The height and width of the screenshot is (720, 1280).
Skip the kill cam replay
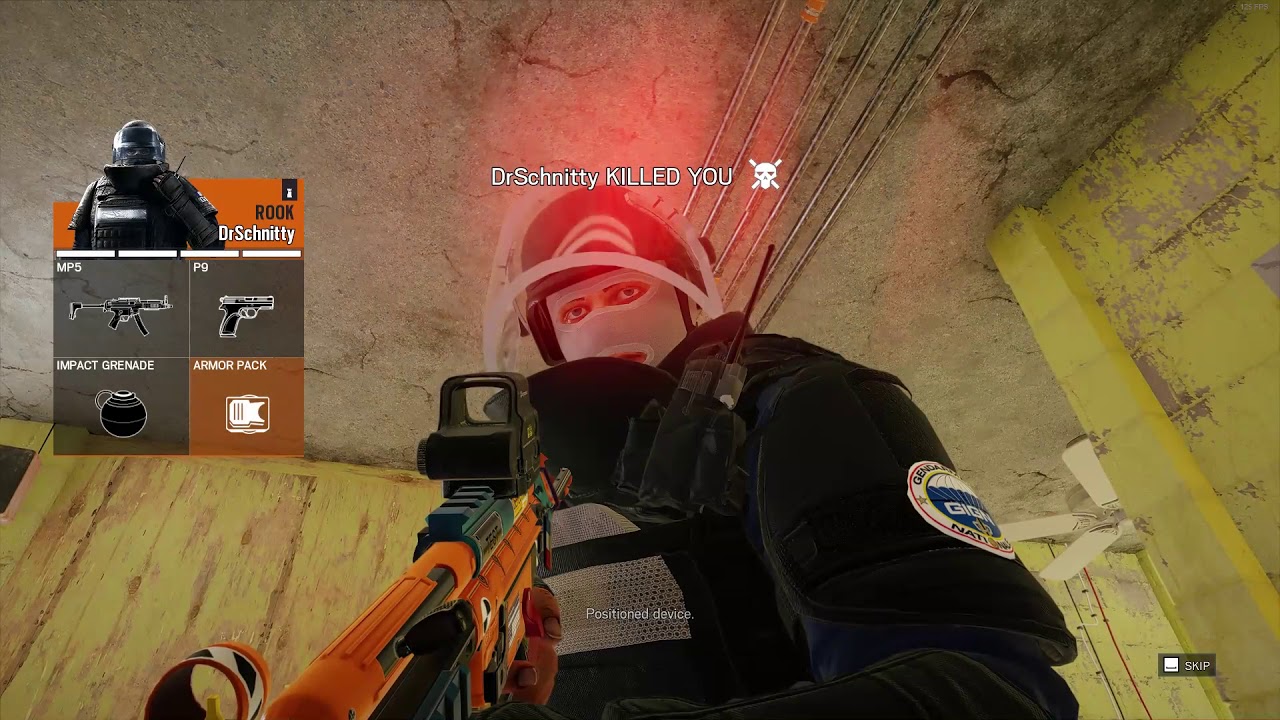(1186, 666)
